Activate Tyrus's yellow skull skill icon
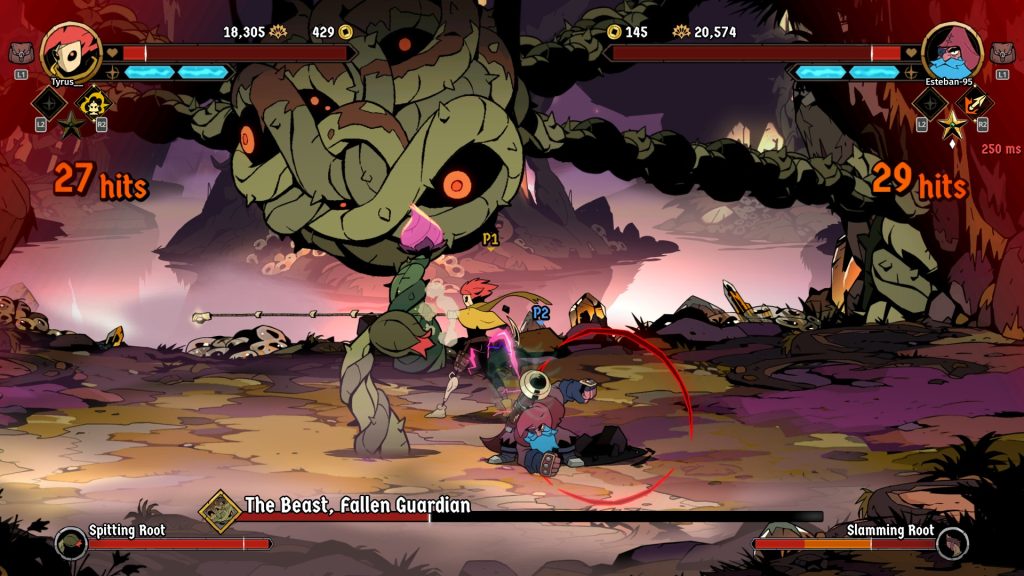This screenshot has height=576, width=1024. point(94,101)
